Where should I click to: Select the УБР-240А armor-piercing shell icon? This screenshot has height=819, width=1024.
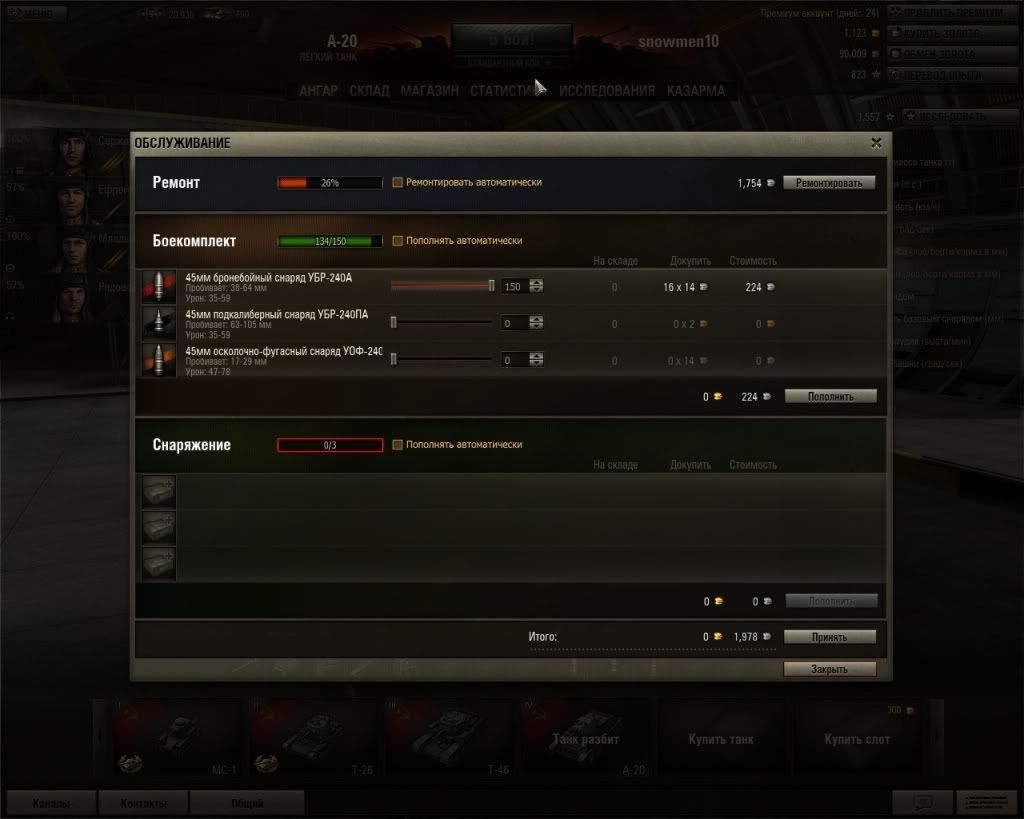tap(158, 287)
